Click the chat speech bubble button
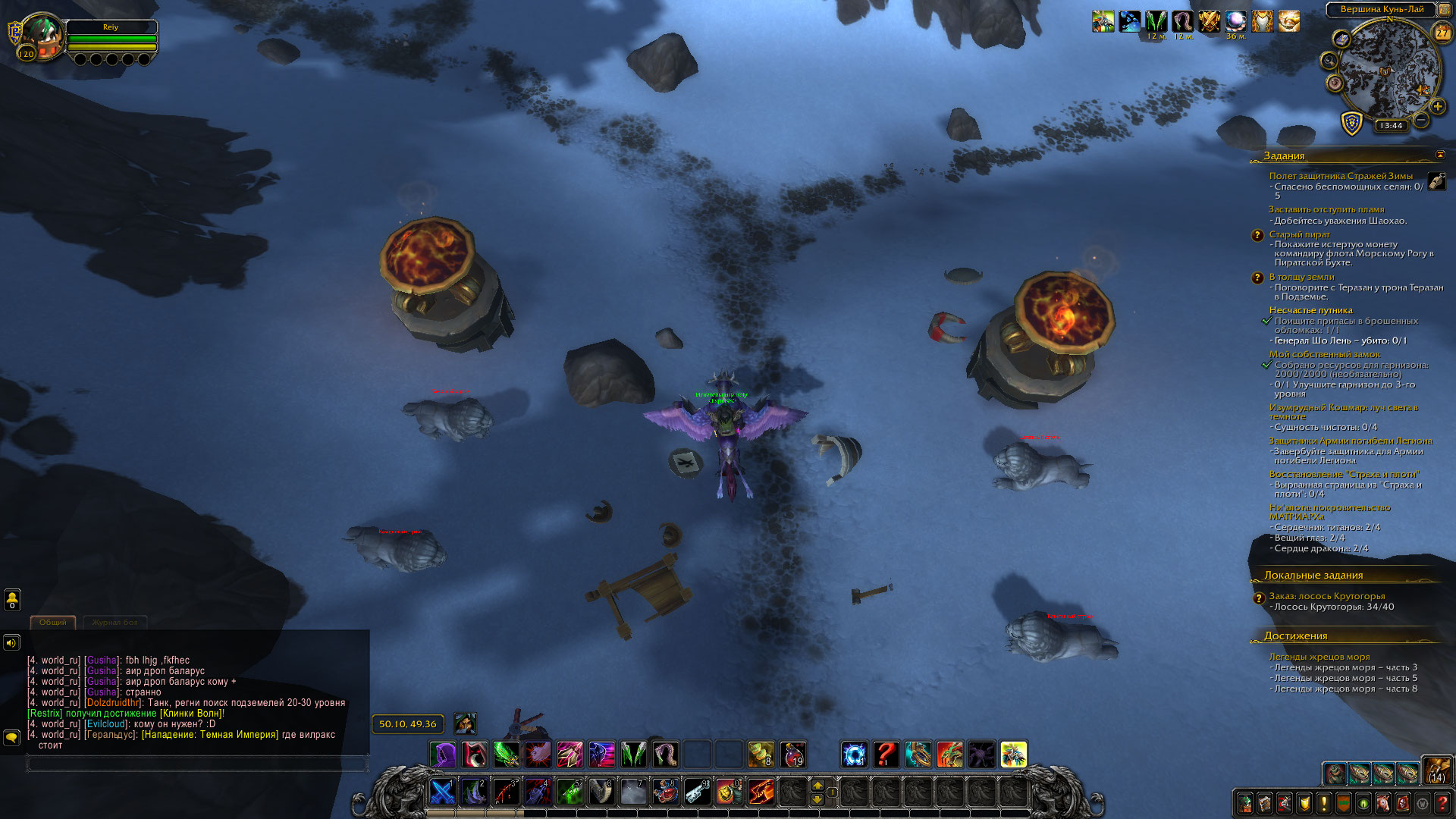The height and width of the screenshot is (819, 1456). tap(12, 737)
